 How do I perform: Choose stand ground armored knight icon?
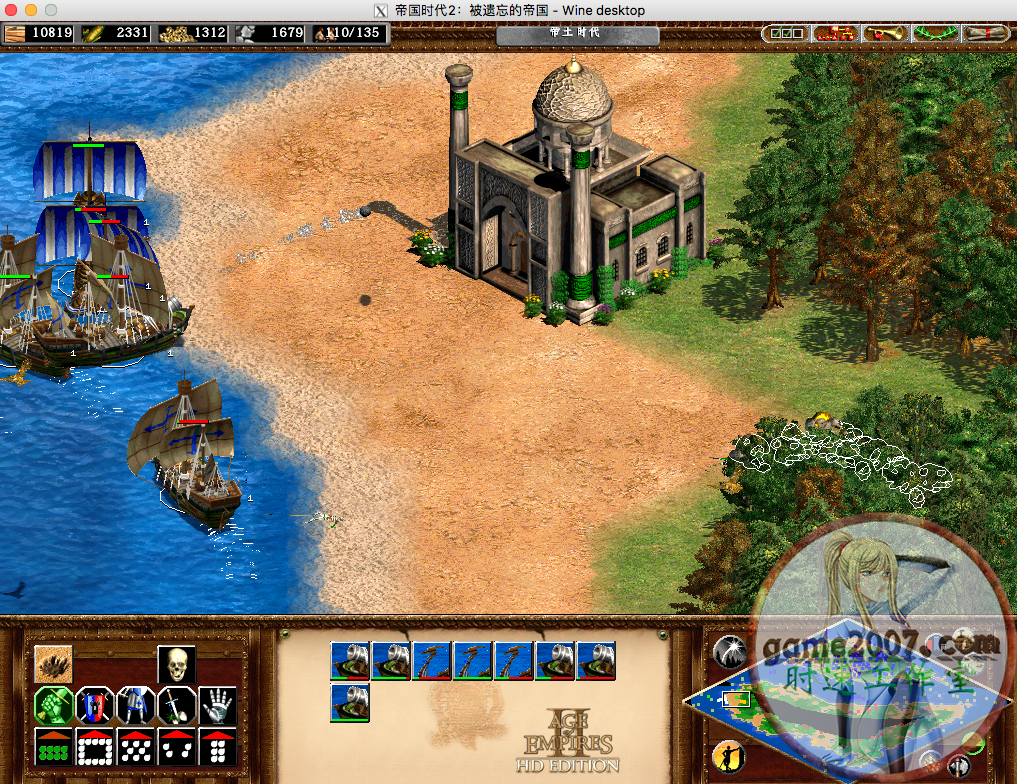tap(135, 705)
